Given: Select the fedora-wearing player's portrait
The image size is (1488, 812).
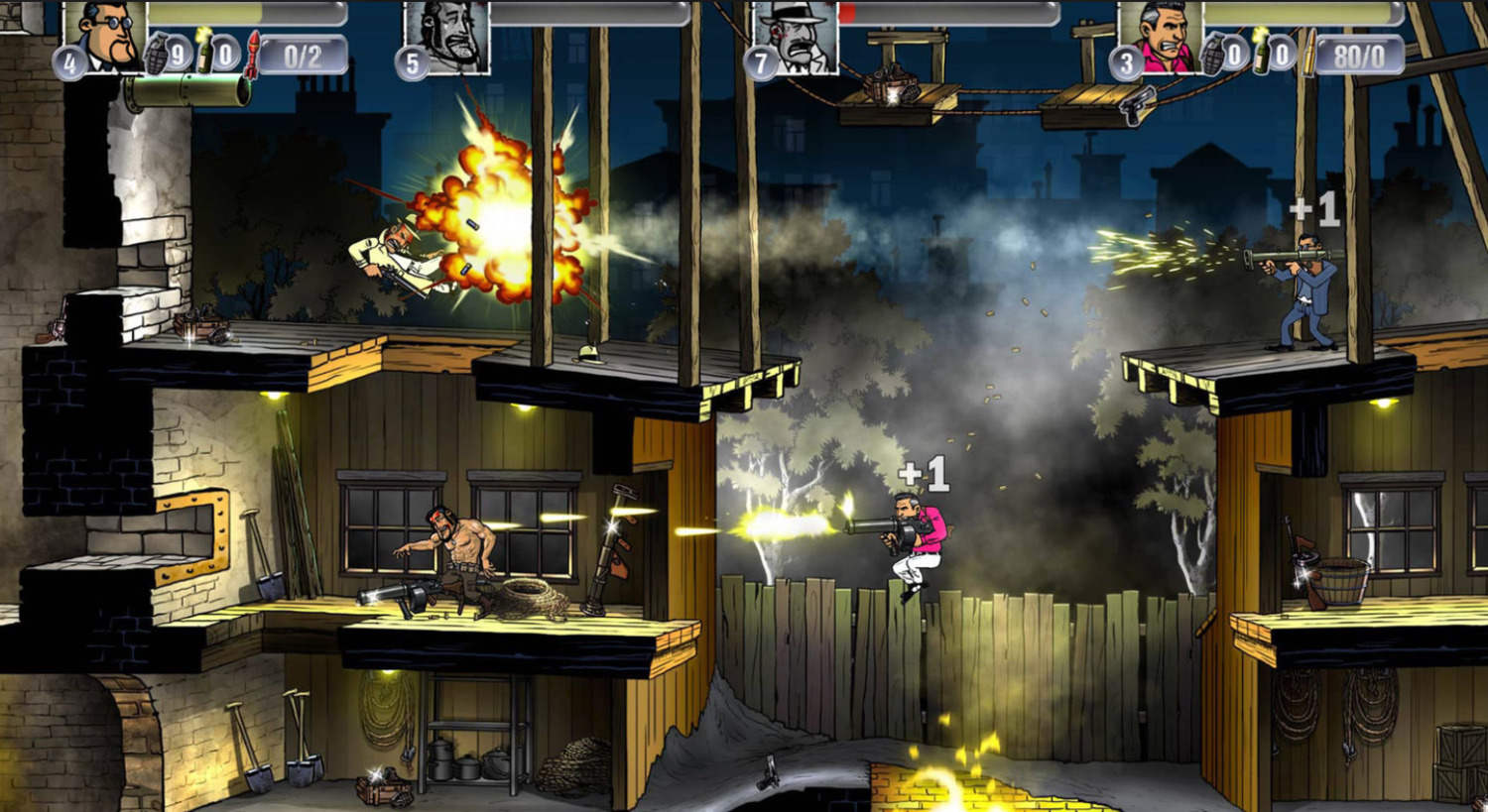Looking at the screenshot, I should pyautogui.click(x=796, y=36).
